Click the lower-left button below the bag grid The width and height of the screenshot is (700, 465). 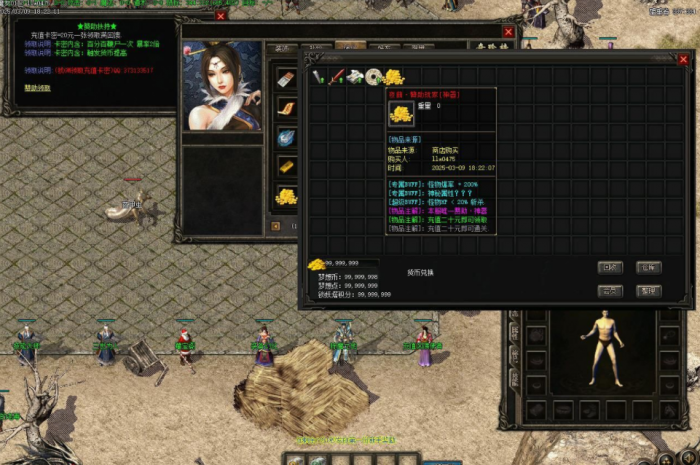[x=610, y=291]
